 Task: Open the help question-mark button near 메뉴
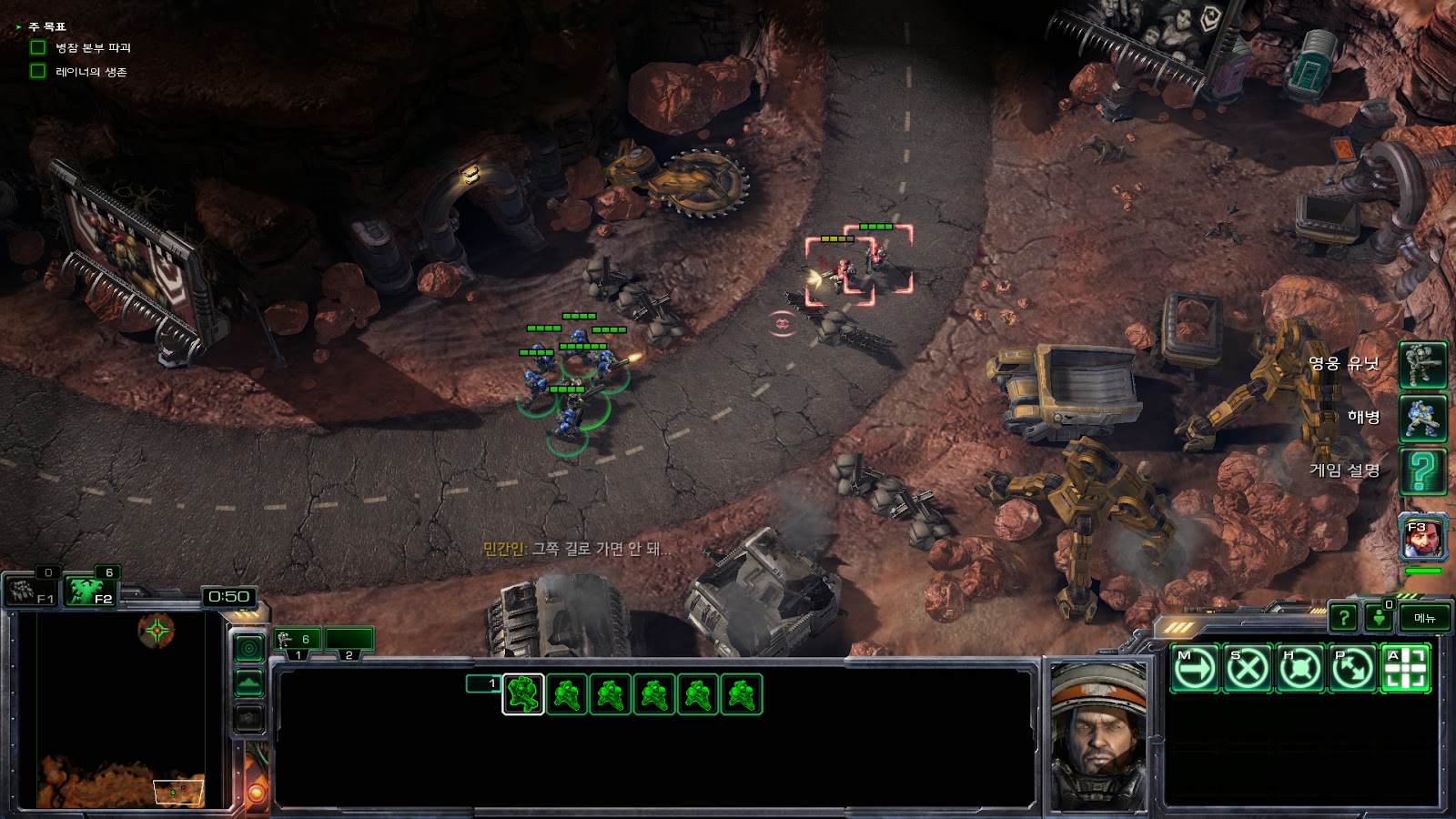pyautogui.click(x=1343, y=618)
